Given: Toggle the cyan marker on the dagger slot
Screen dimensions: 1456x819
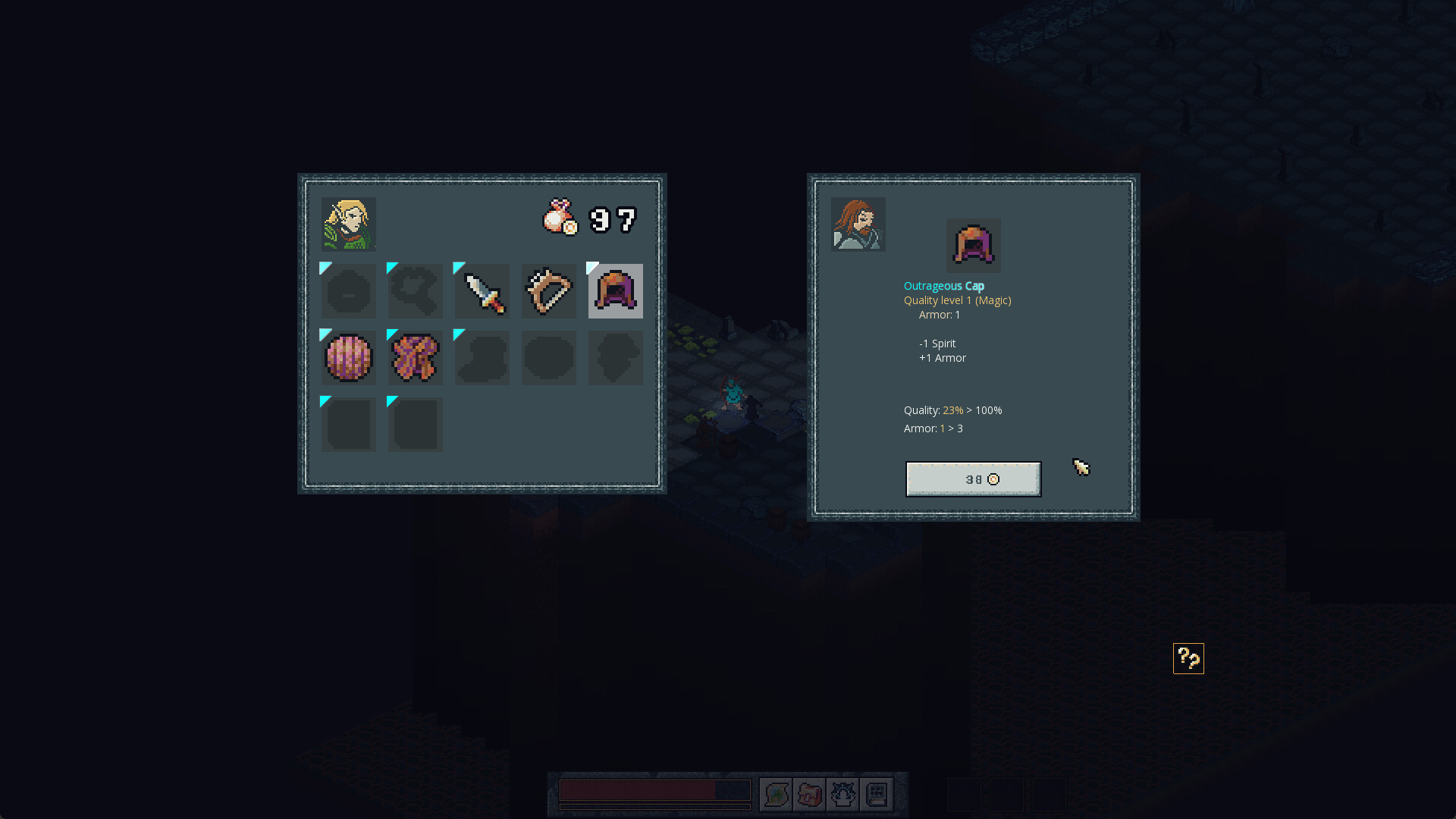Looking at the screenshot, I should (x=458, y=267).
